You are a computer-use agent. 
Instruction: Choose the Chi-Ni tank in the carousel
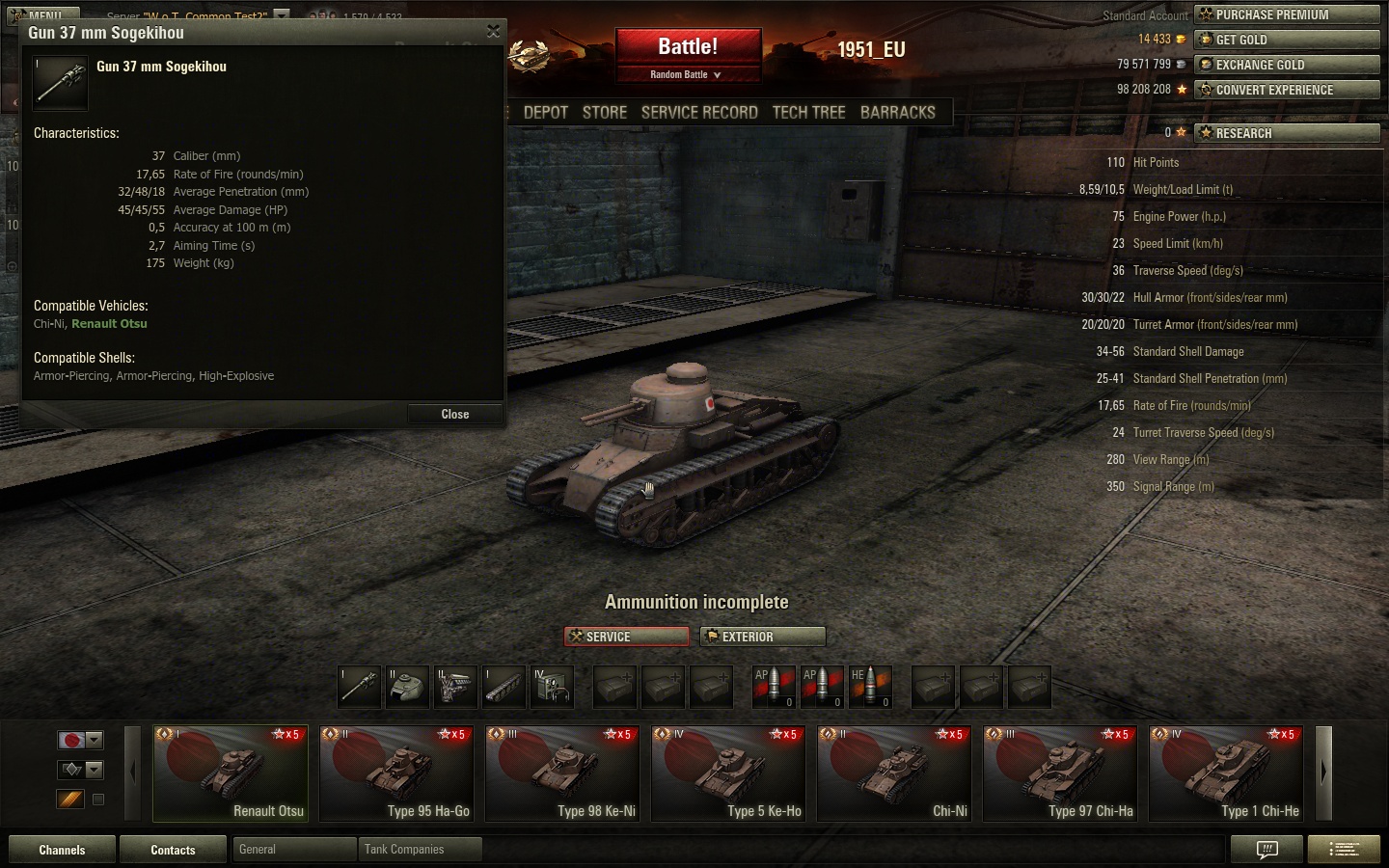point(894,773)
